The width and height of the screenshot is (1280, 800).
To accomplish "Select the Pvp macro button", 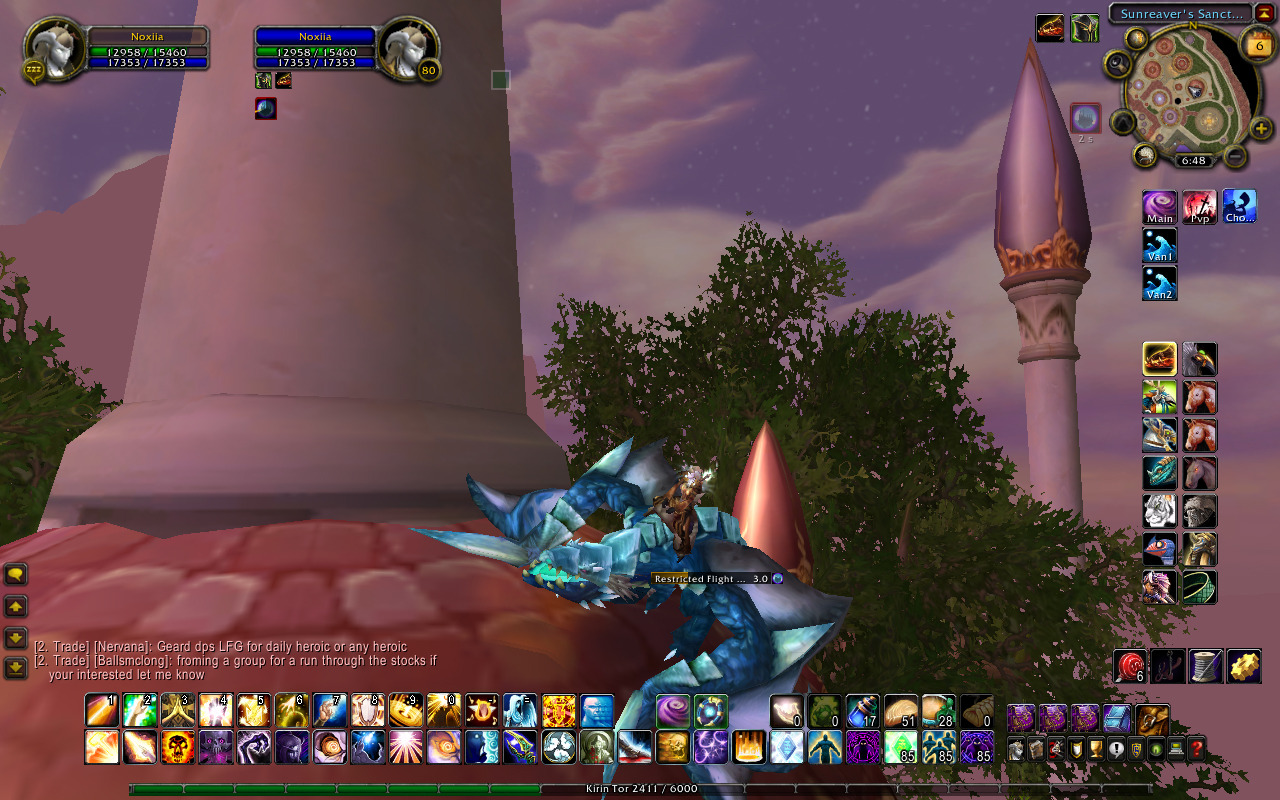I will pos(1200,207).
